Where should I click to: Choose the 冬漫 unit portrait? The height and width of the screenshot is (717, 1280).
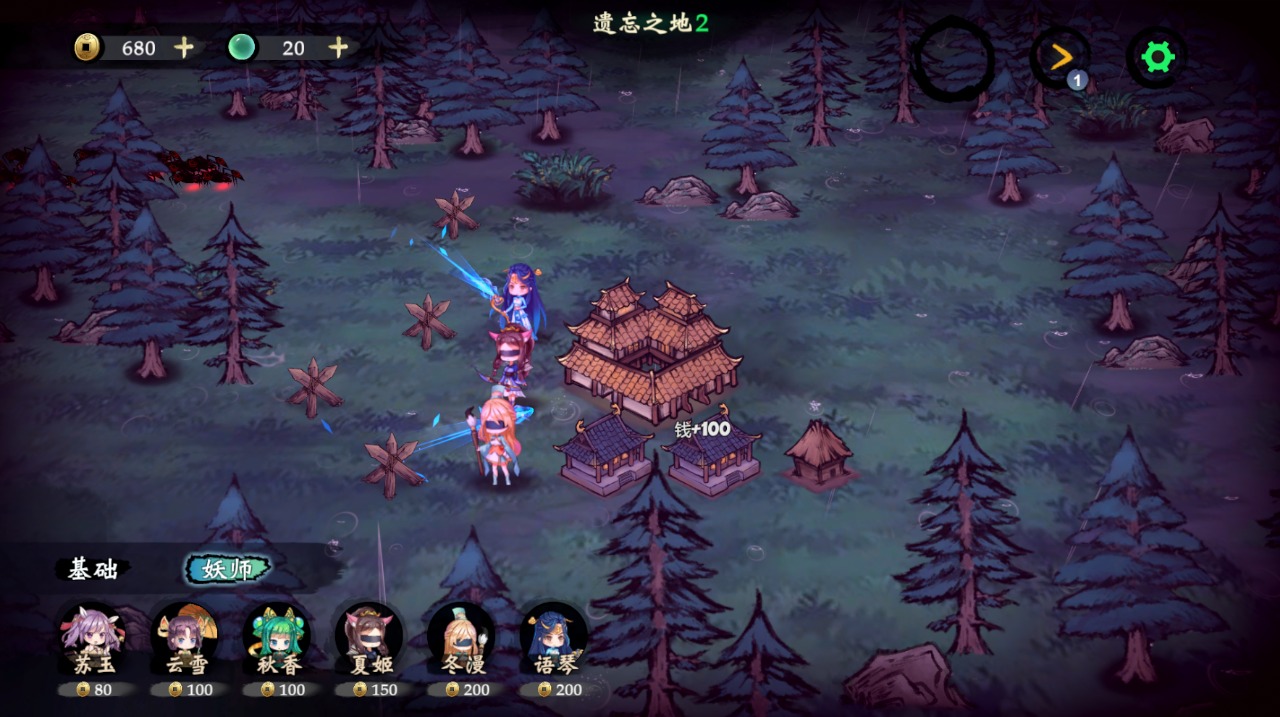[461, 638]
